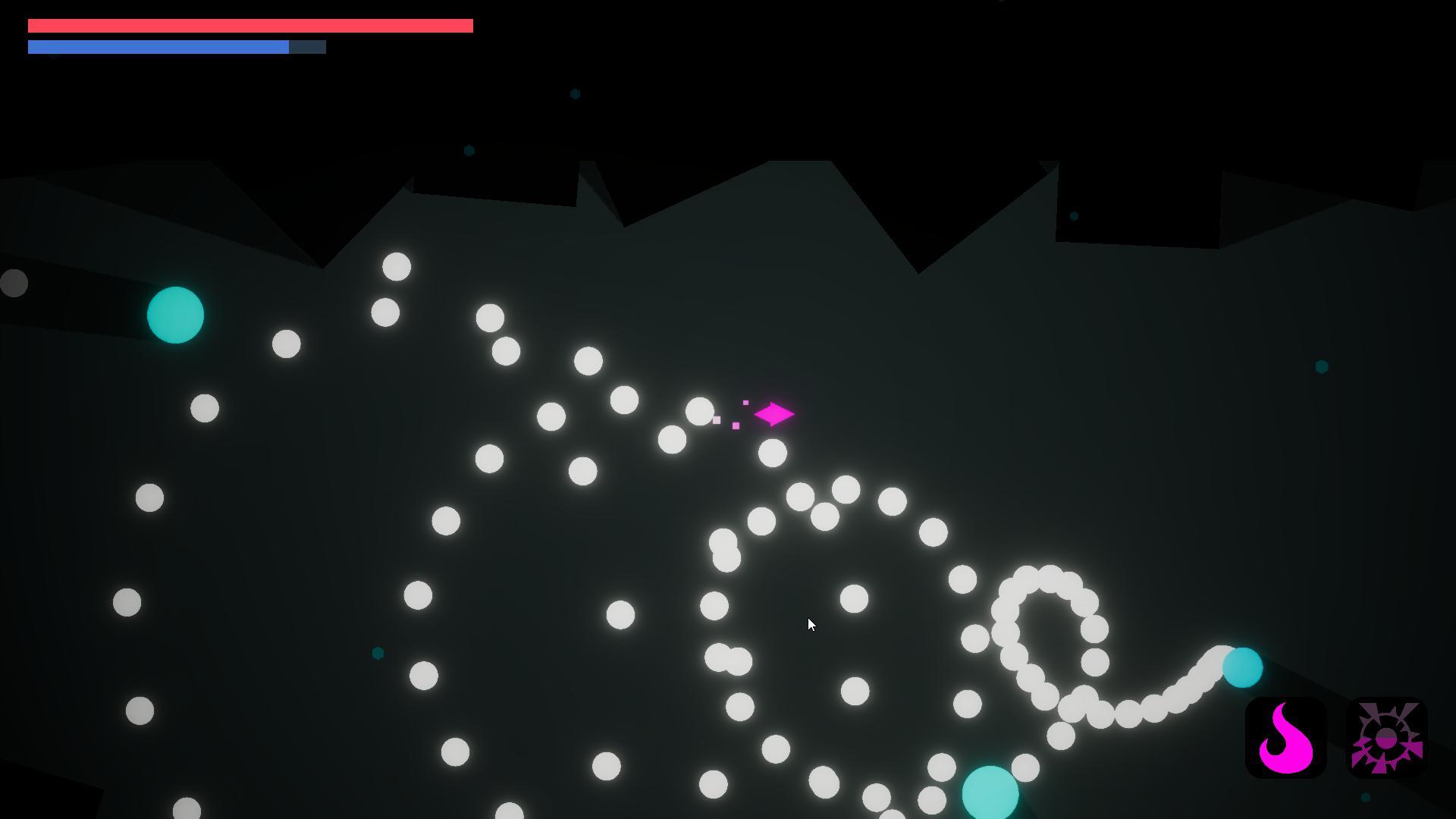Image resolution: width=1456 pixels, height=819 pixels.
Task: Click the gray orb in the top-left corner
Action: click(12, 283)
